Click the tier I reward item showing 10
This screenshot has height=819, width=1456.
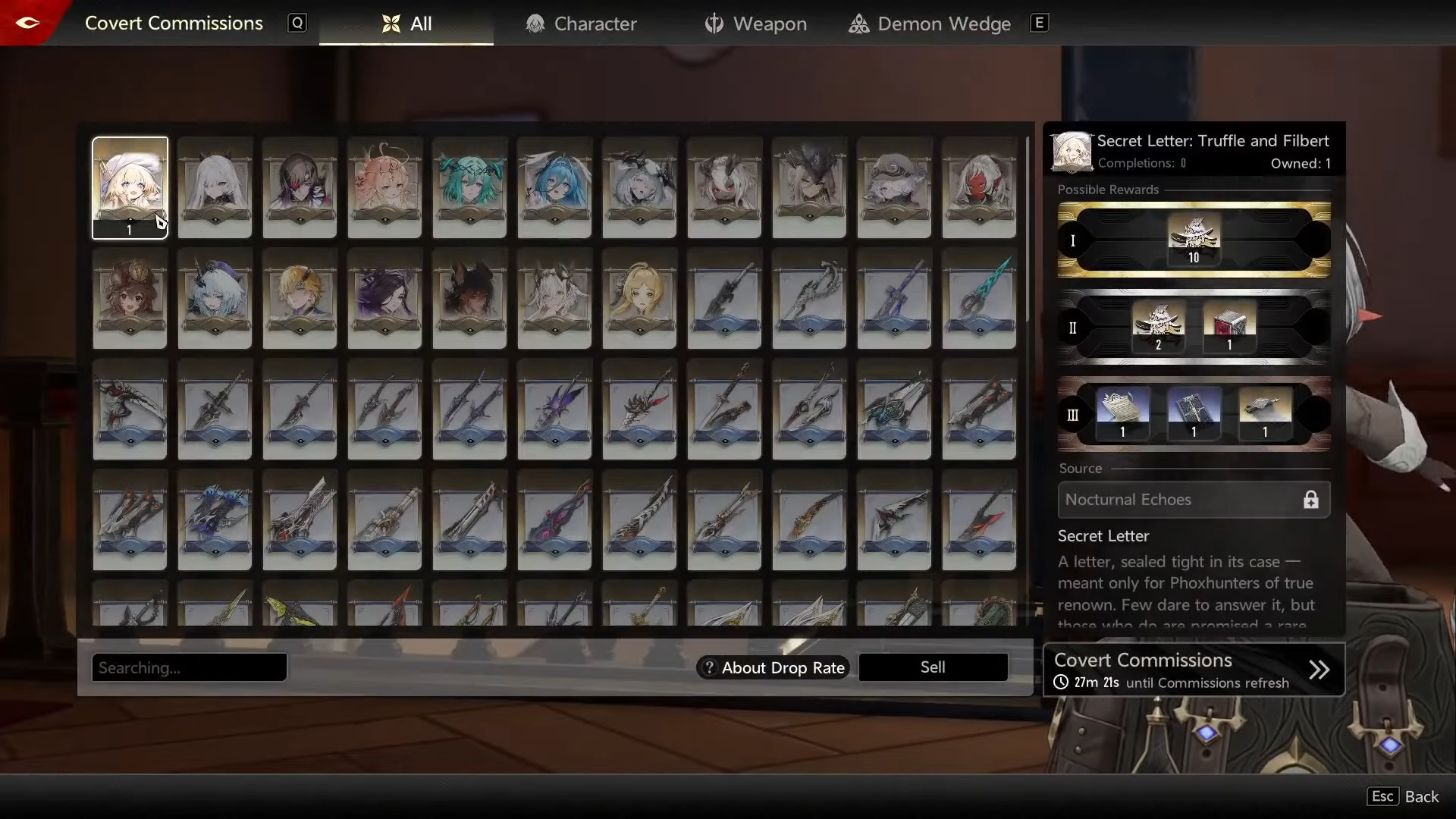1194,239
